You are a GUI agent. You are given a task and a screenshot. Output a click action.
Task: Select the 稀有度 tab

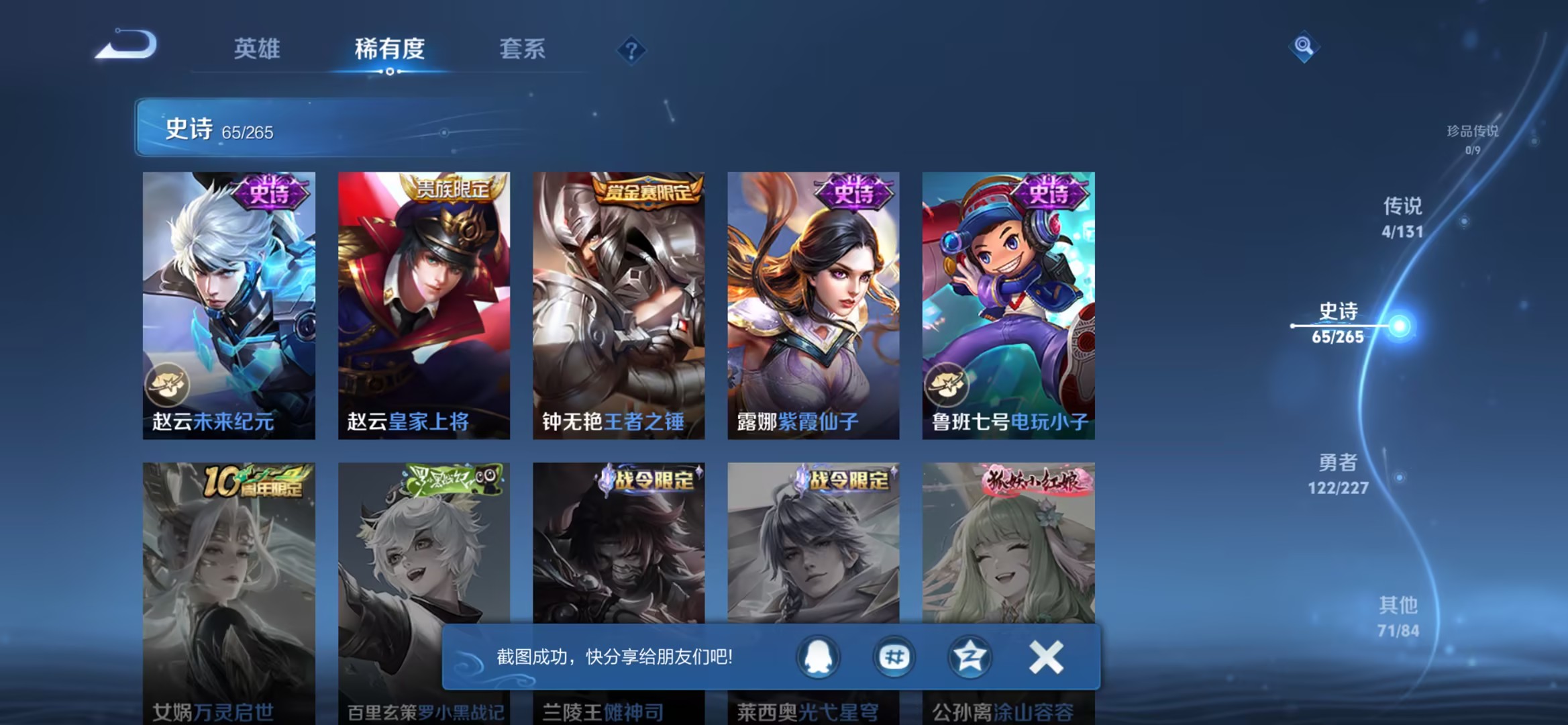(x=390, y=48)
